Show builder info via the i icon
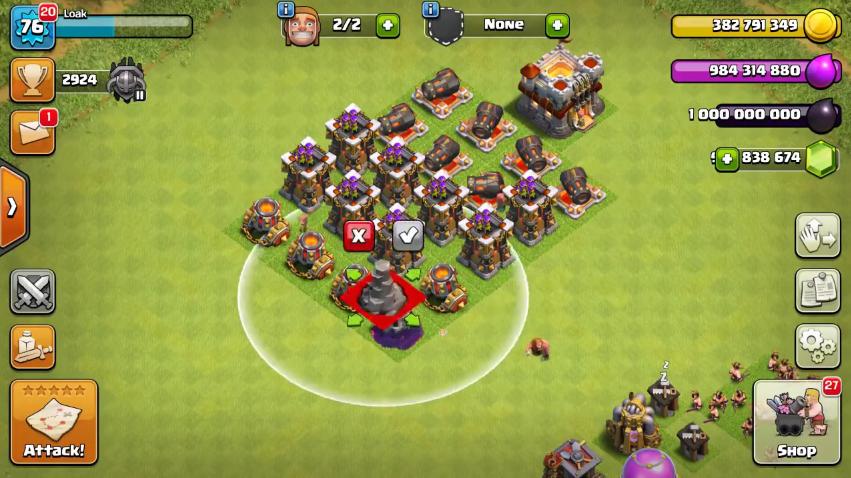 pos(285,10)
